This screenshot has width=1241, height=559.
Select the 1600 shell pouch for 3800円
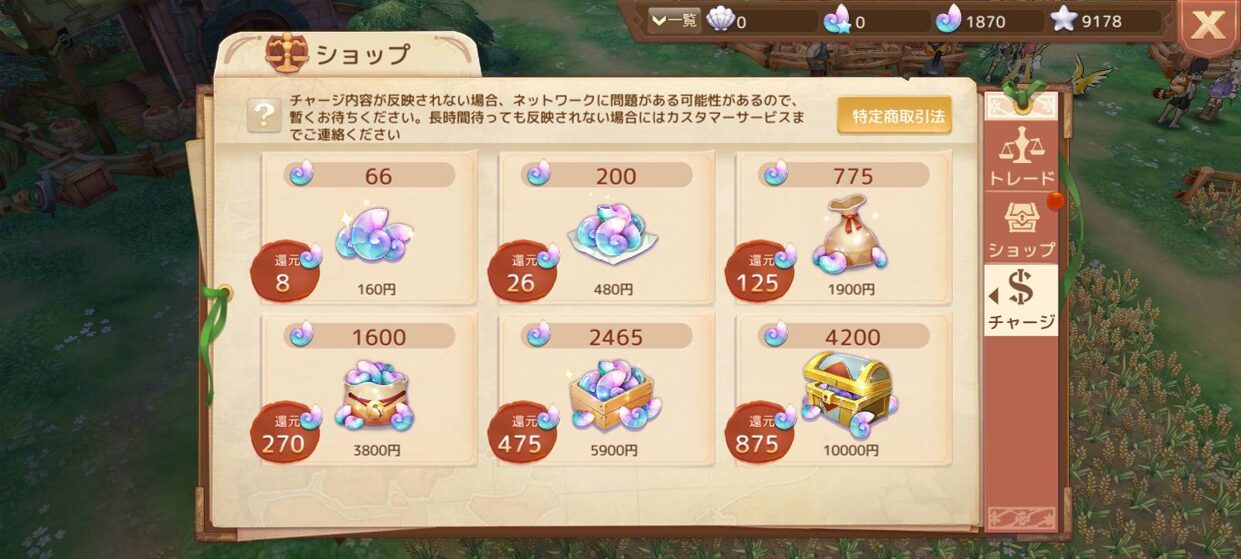pos(370,392)
